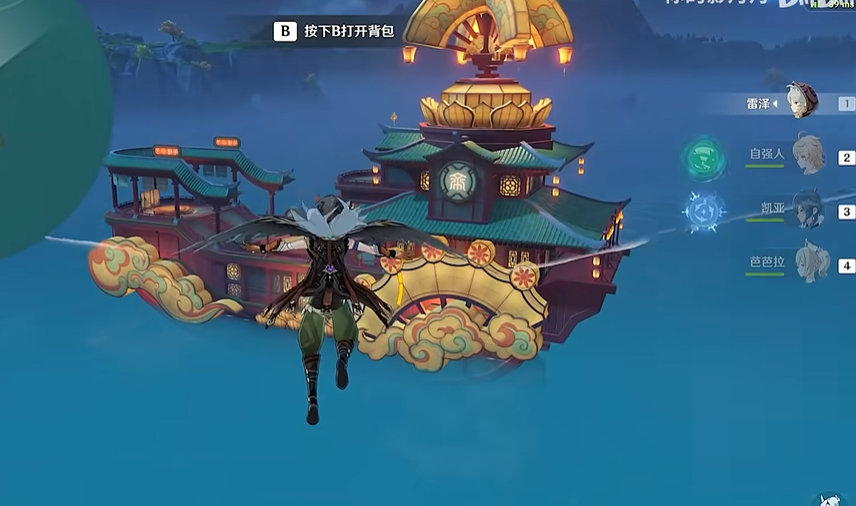
Task: Activate the blue Cryo burst icon
Action: click(705, 211)
